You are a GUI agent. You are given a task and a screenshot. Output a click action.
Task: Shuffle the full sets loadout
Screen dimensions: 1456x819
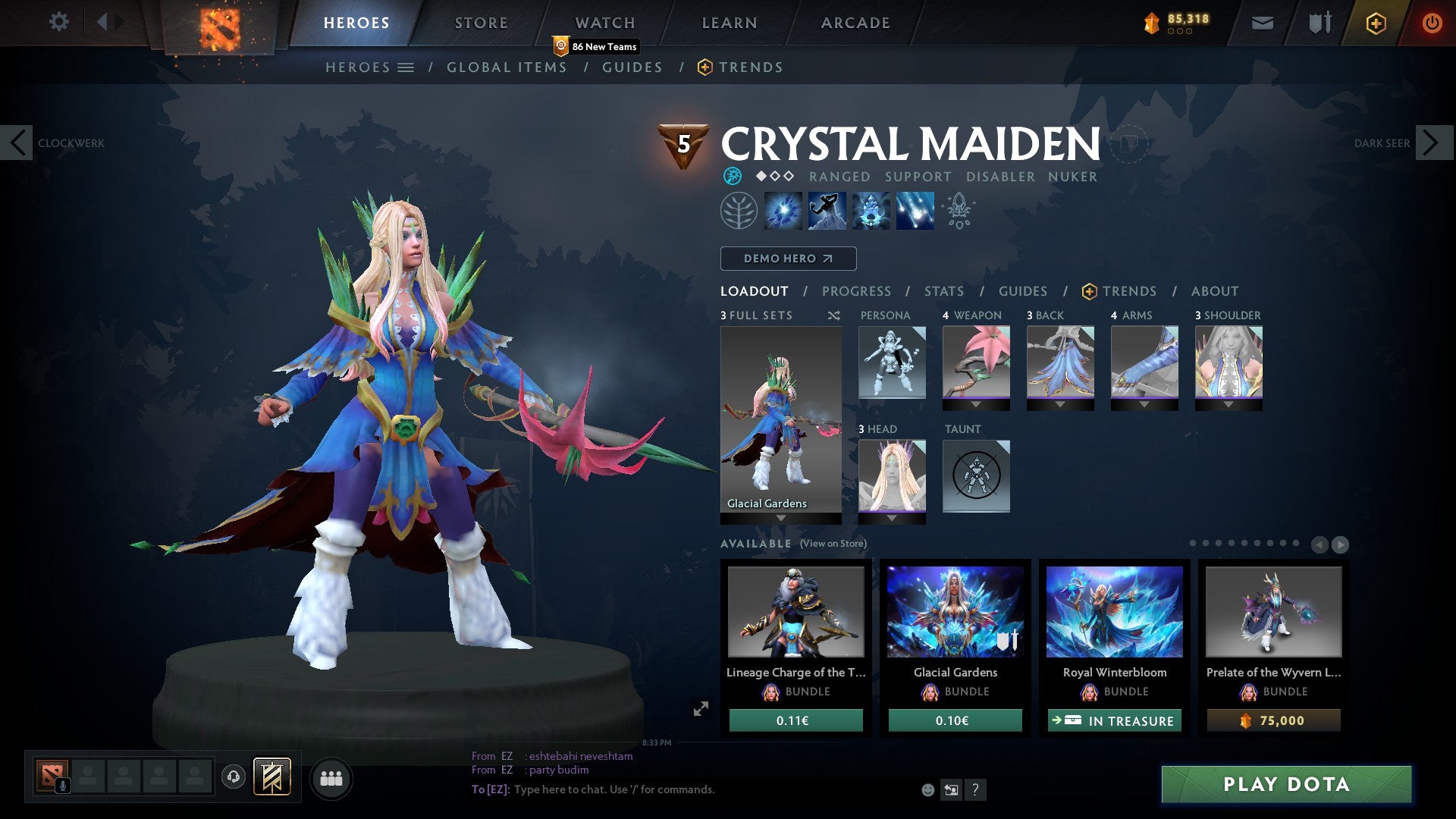(x=833, y=315)
